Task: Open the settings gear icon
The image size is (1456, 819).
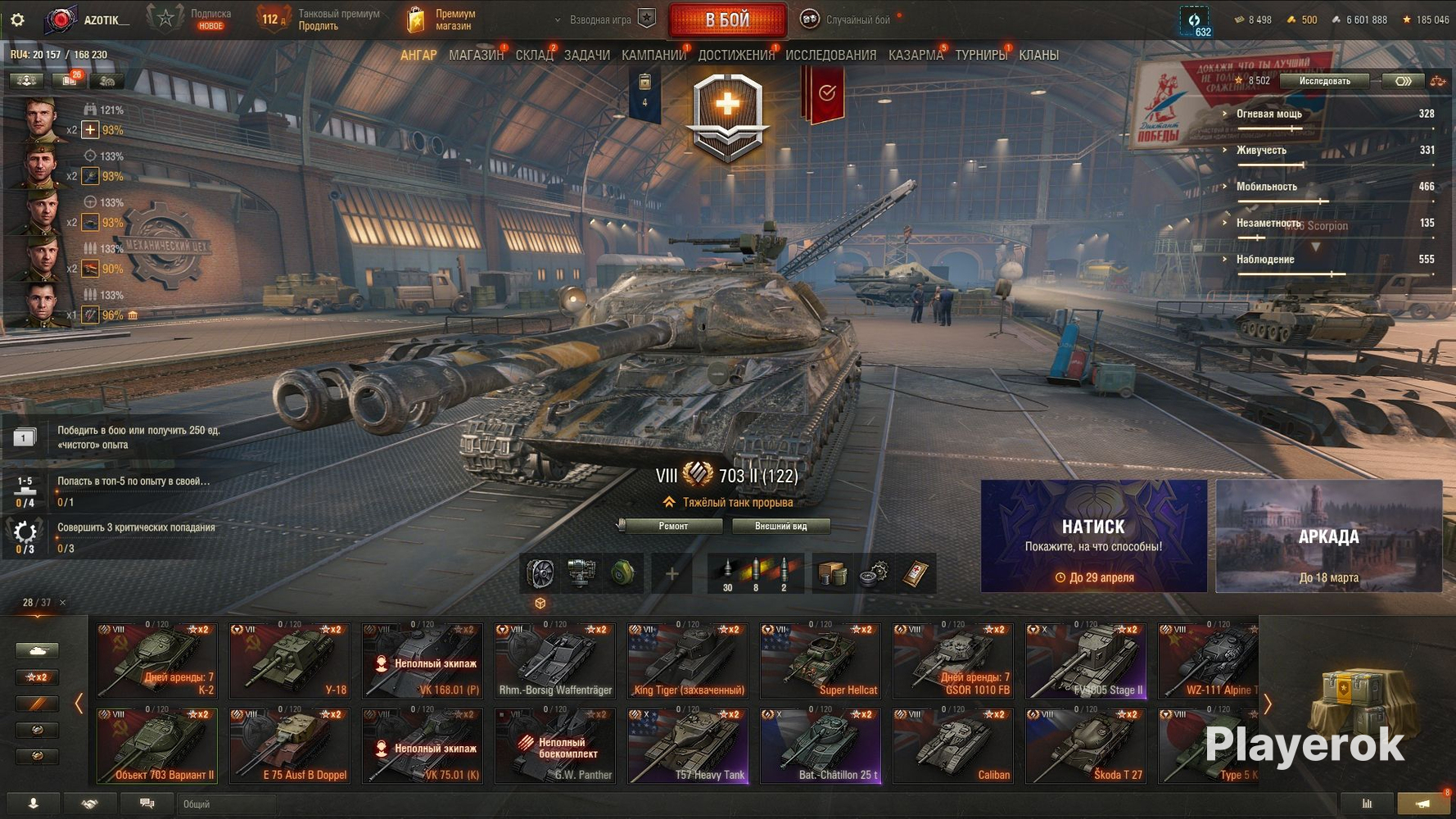Action: pos(17,20)
